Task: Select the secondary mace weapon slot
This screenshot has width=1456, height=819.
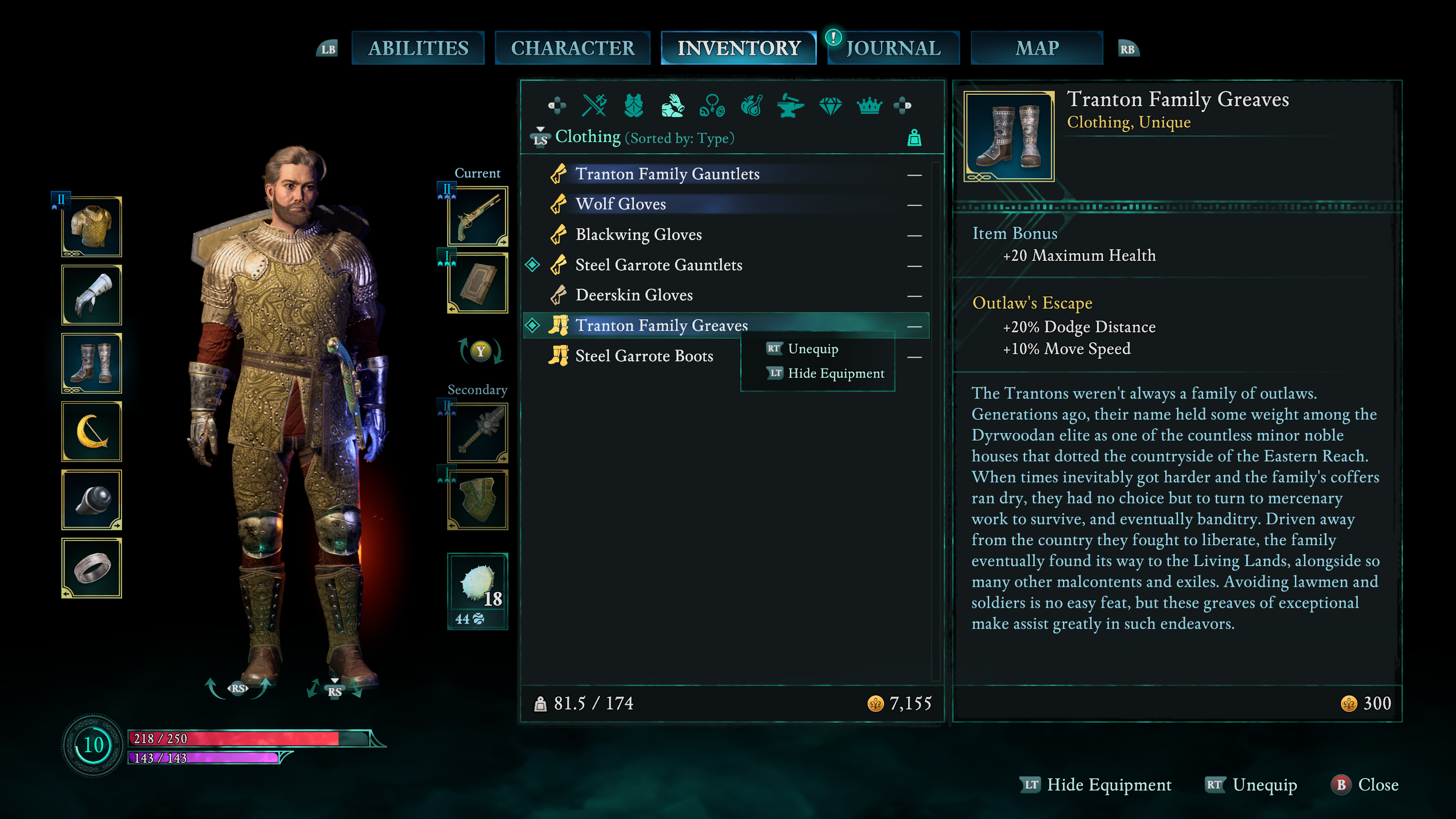Action: coord(478,433)
